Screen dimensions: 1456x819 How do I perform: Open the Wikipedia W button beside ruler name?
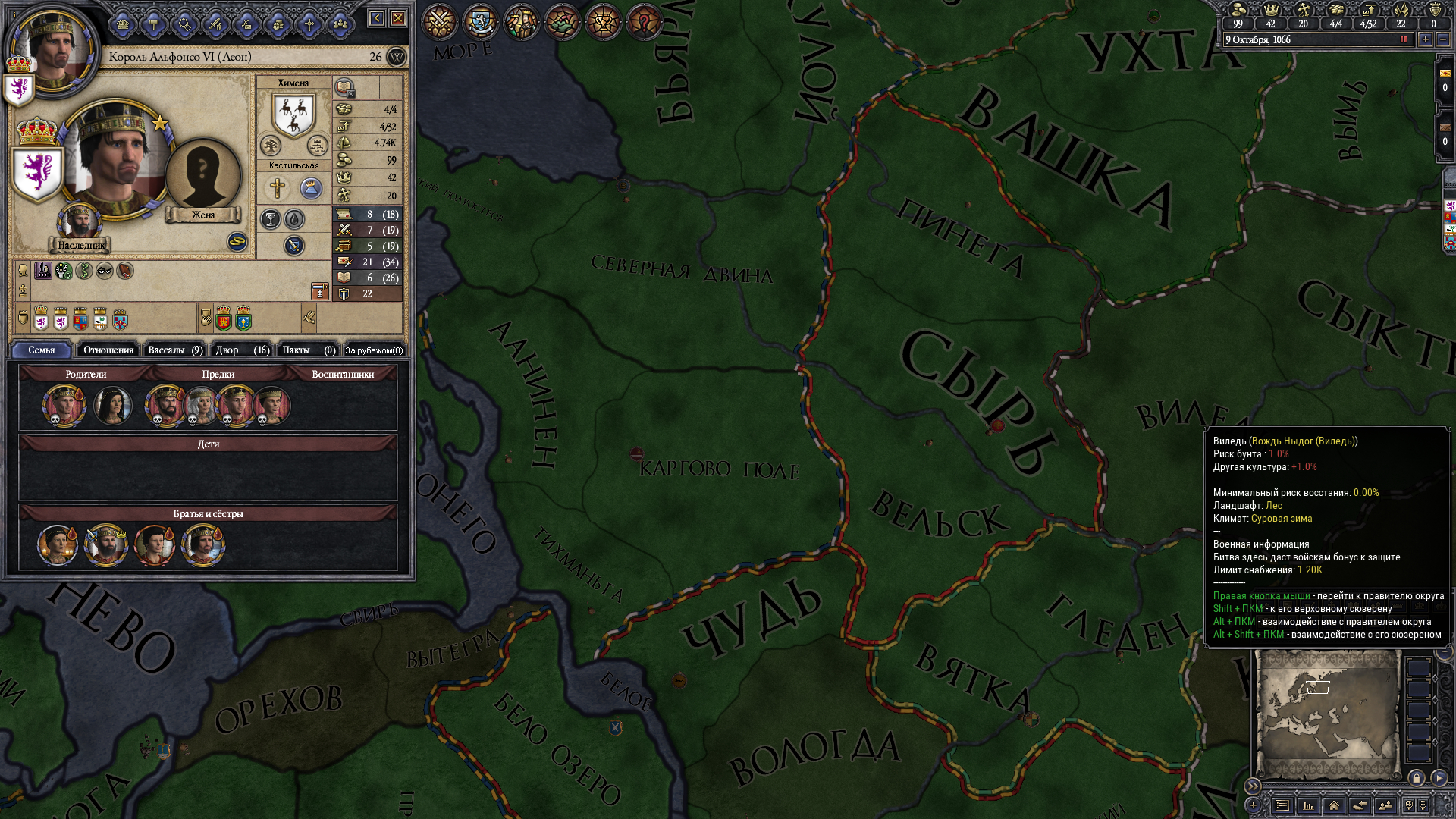point(397,57)
